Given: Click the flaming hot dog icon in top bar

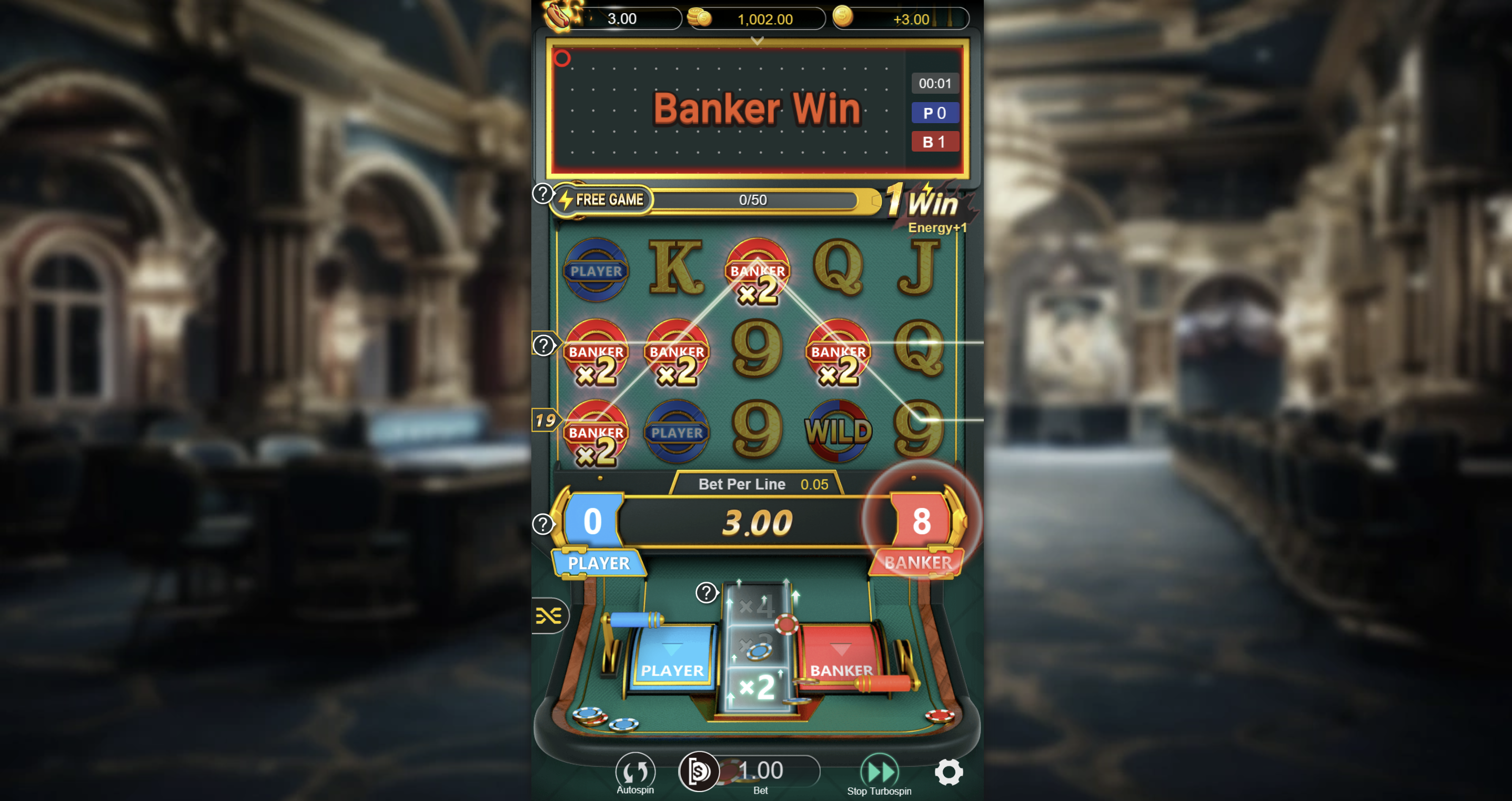Looking at the screenshot, I should [x=558, y=17].
